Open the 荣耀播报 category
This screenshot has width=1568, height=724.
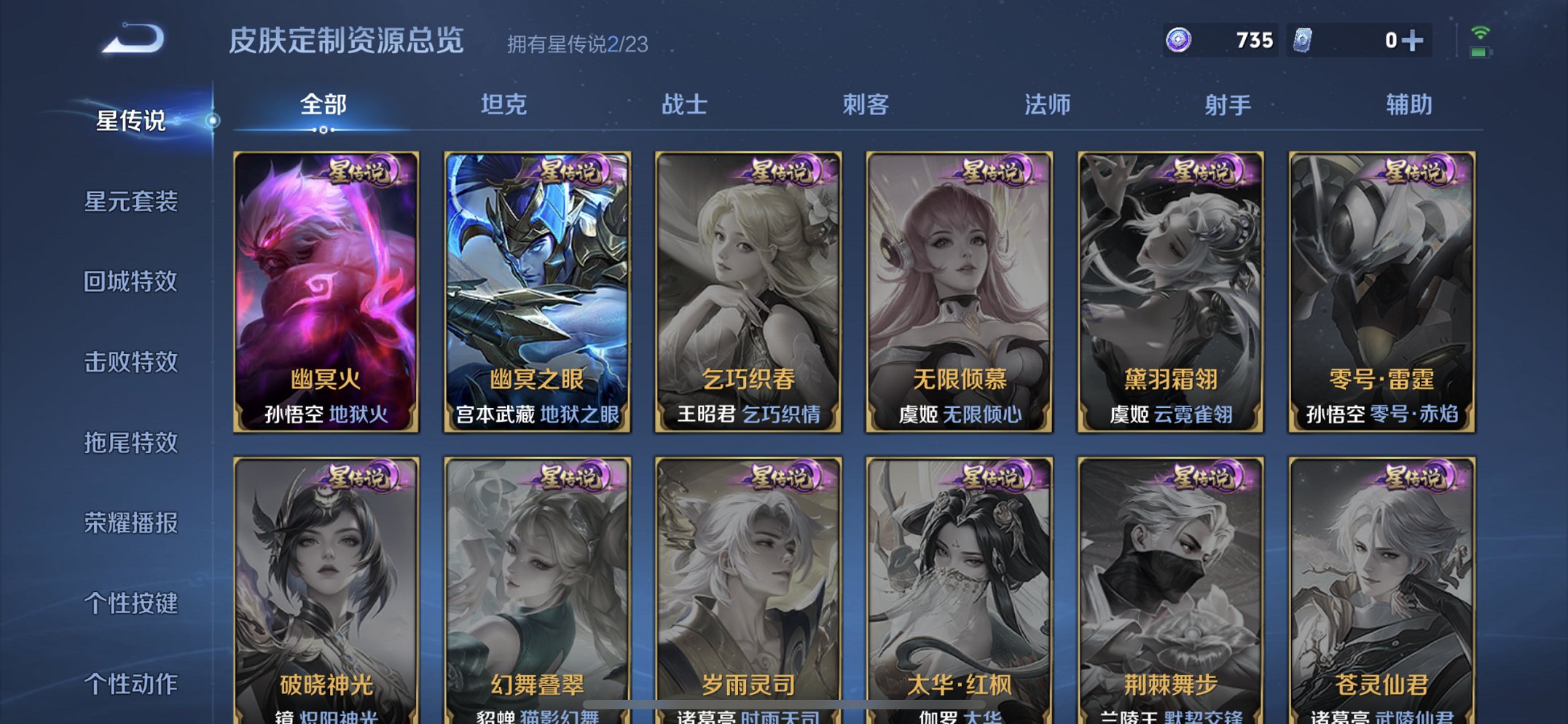[132, 522]
